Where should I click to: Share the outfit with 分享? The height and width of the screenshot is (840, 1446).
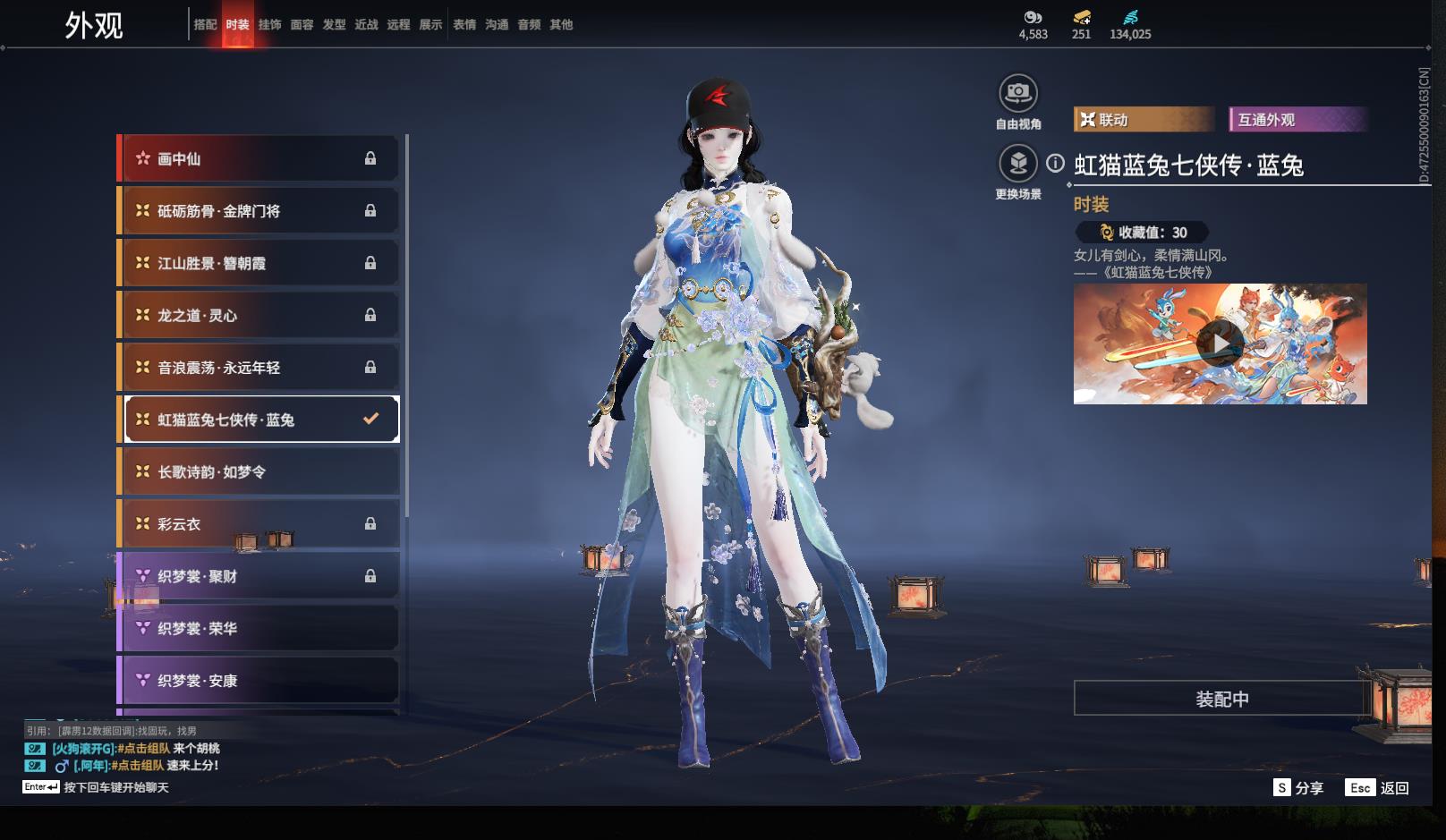[x=1298, y=788]
